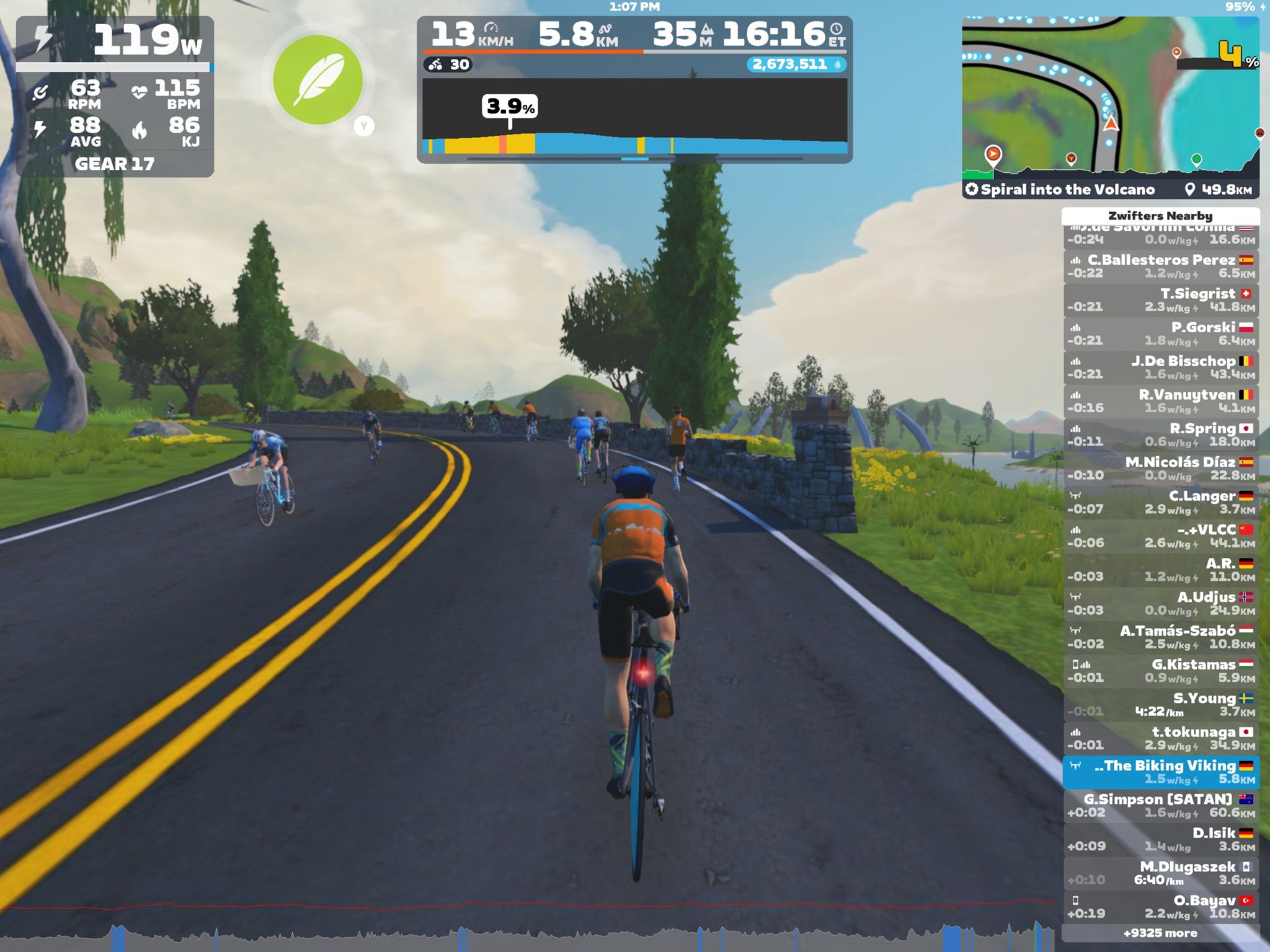Select D.Isik in the nearby list

1161,839
